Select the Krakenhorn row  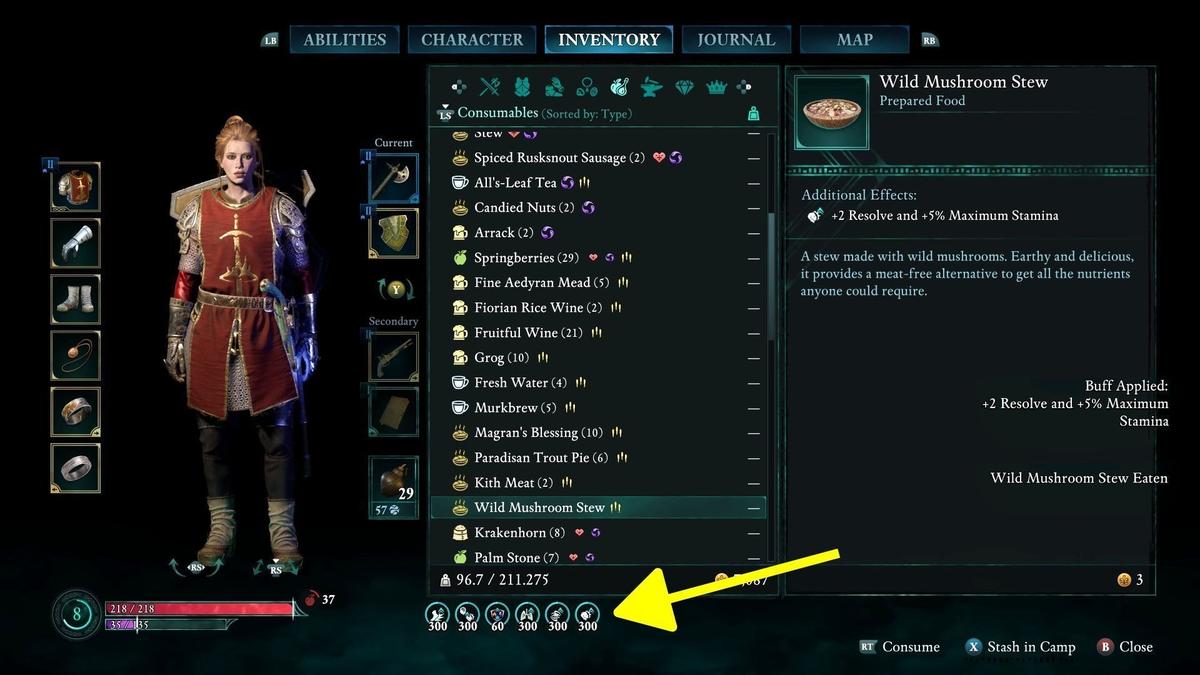click(x=512, y=533)
